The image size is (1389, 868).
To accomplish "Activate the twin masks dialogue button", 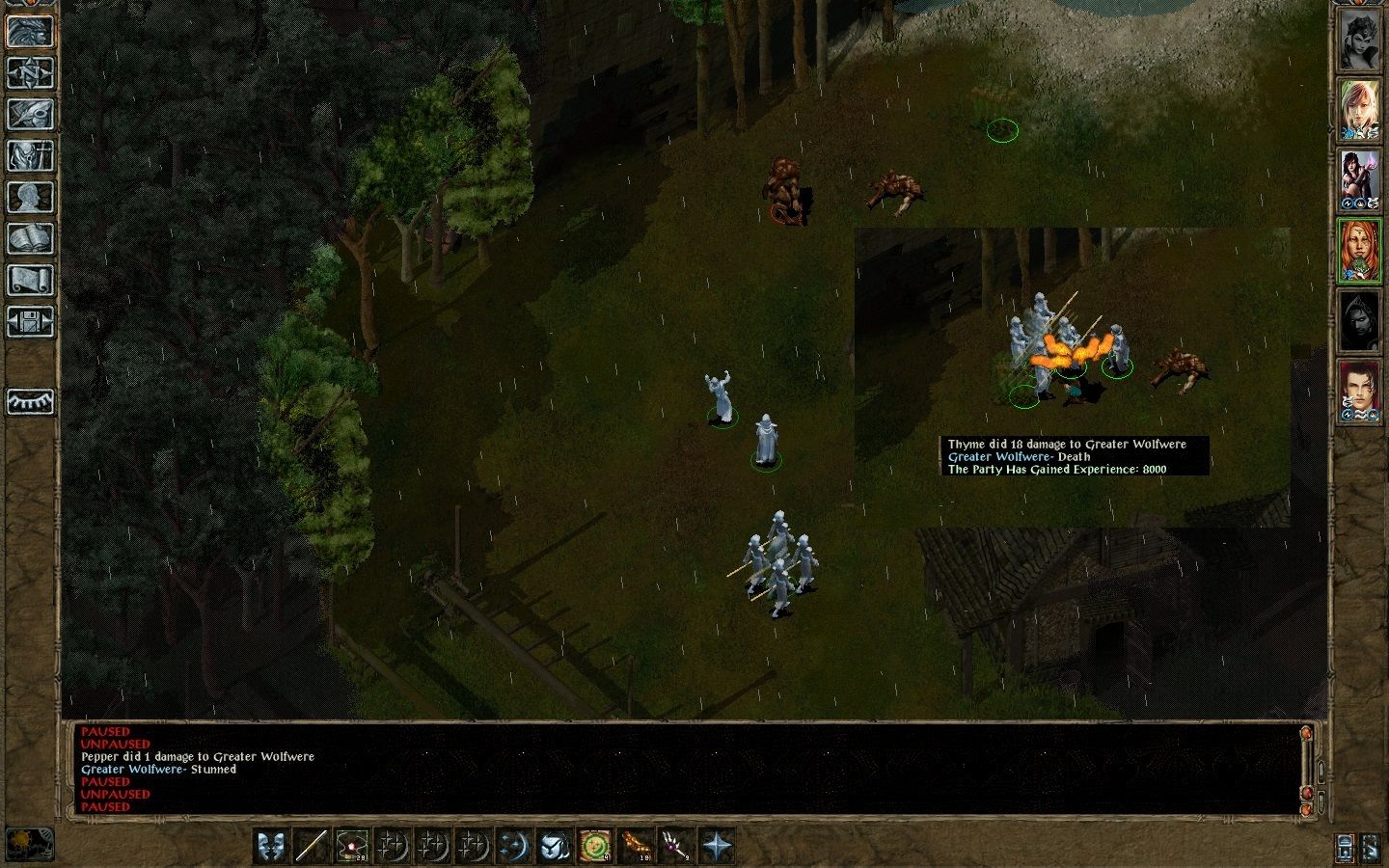I will coord(271,846).
